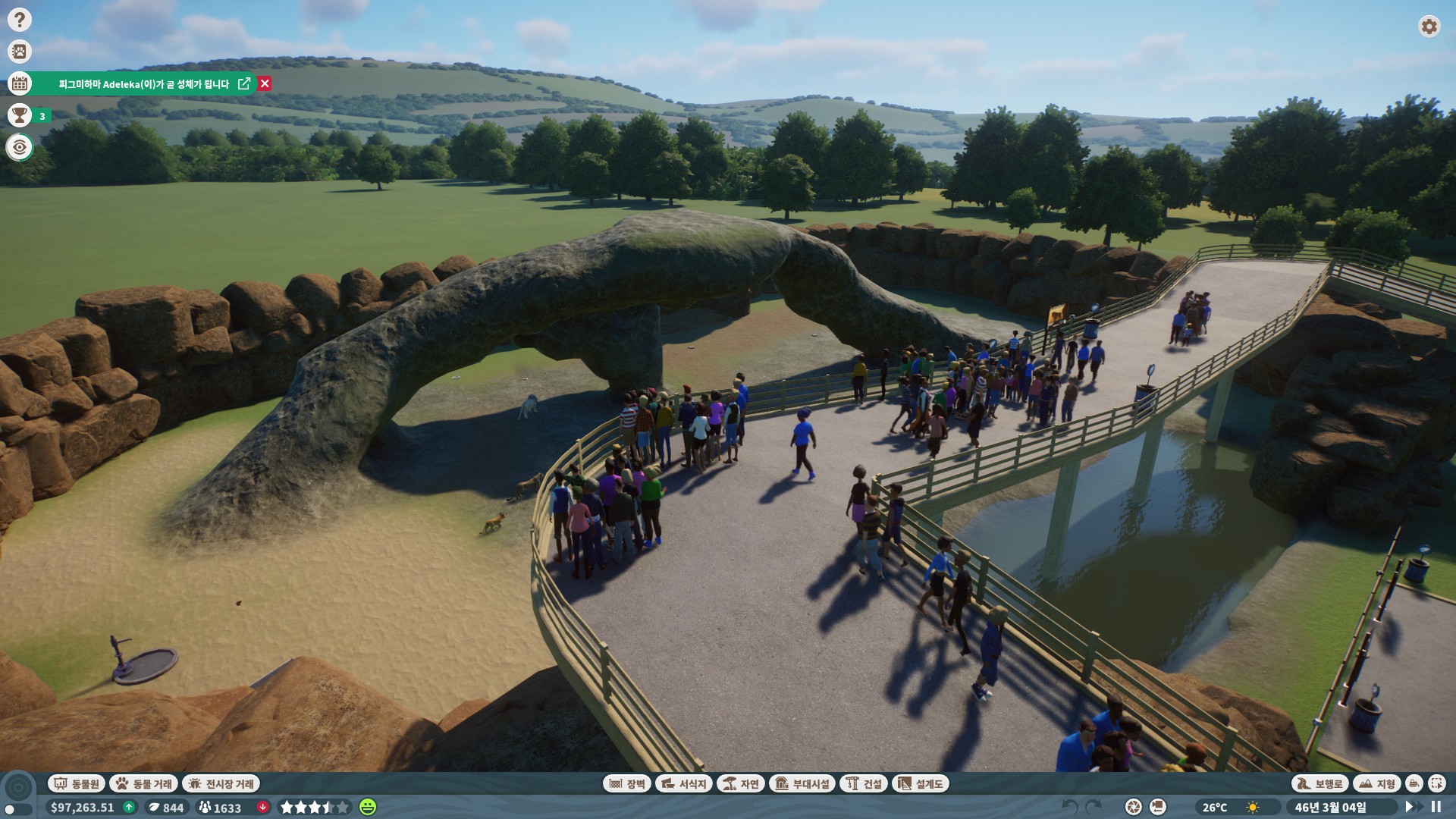Jump to the Adeleka notification subject
The image size is (1456, 819).
(x=244, y=83)
